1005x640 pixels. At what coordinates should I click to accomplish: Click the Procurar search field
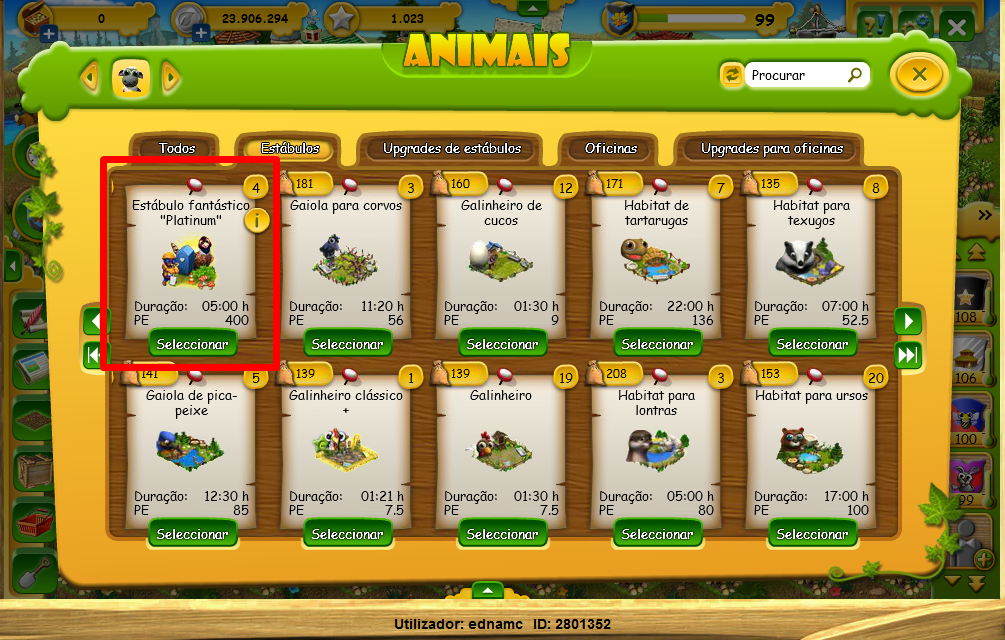(797, 75)
